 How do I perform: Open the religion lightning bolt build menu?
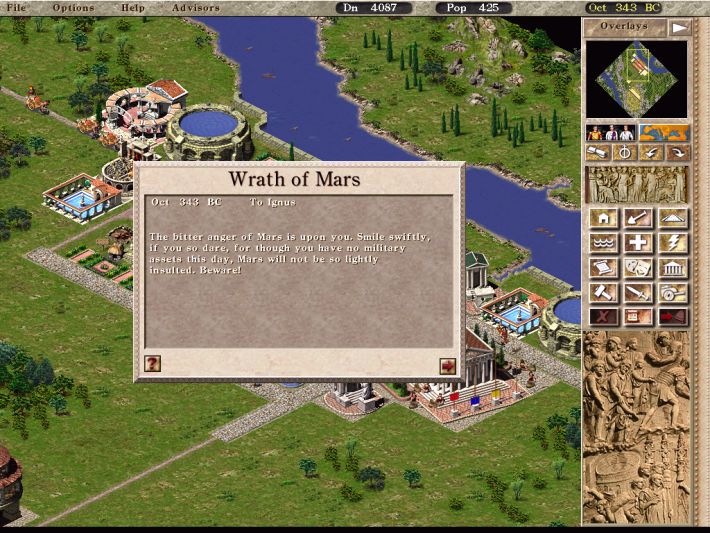(671, 243)
